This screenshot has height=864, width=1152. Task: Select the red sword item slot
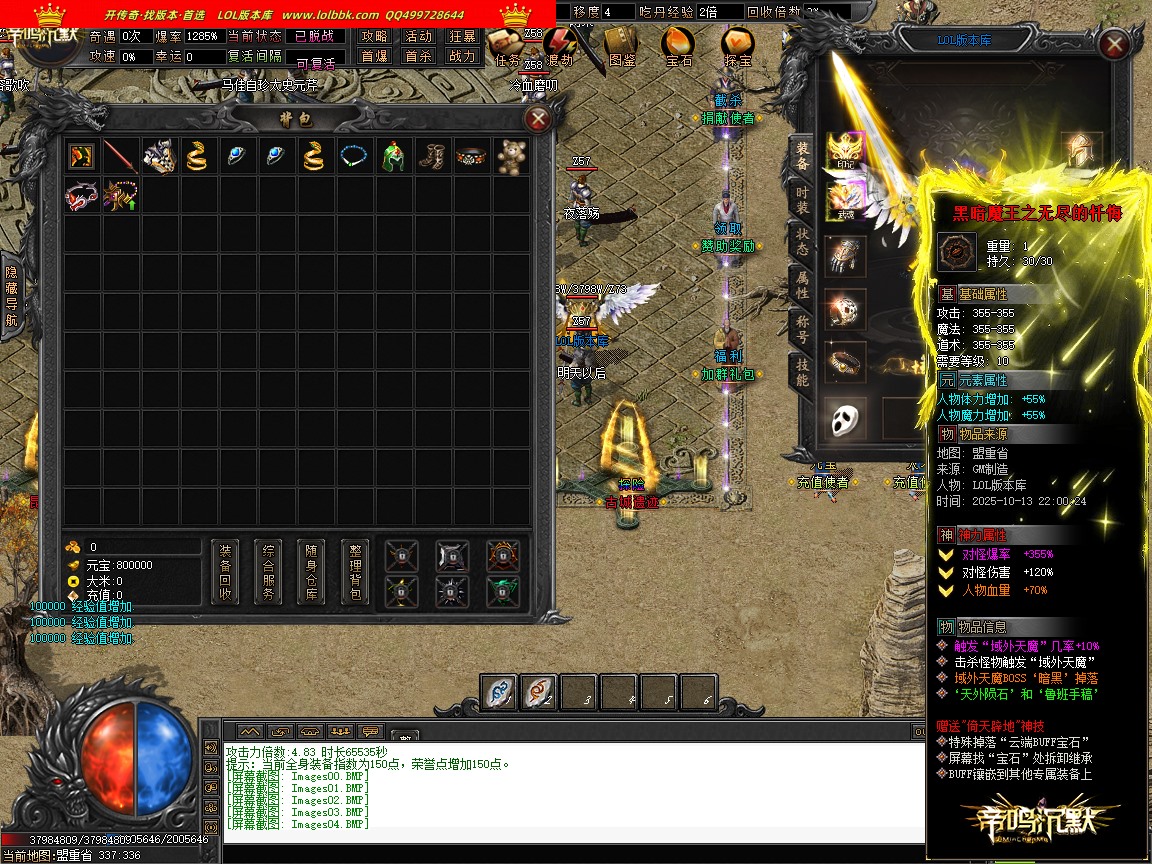(x=120, y=157)
